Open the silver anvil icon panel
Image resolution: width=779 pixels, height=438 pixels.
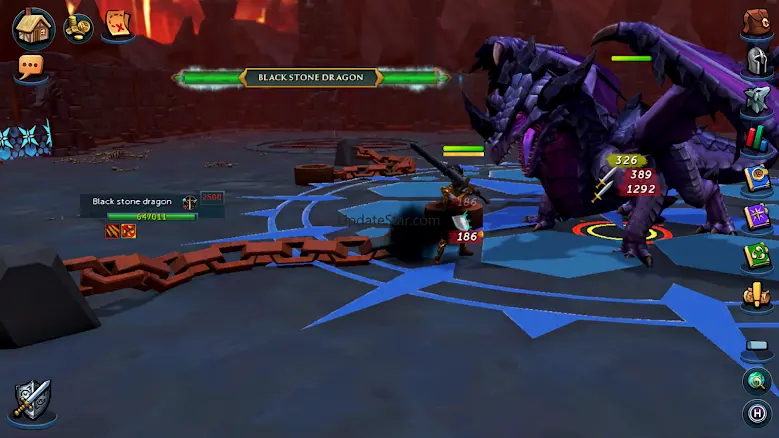tap(757, 100)
